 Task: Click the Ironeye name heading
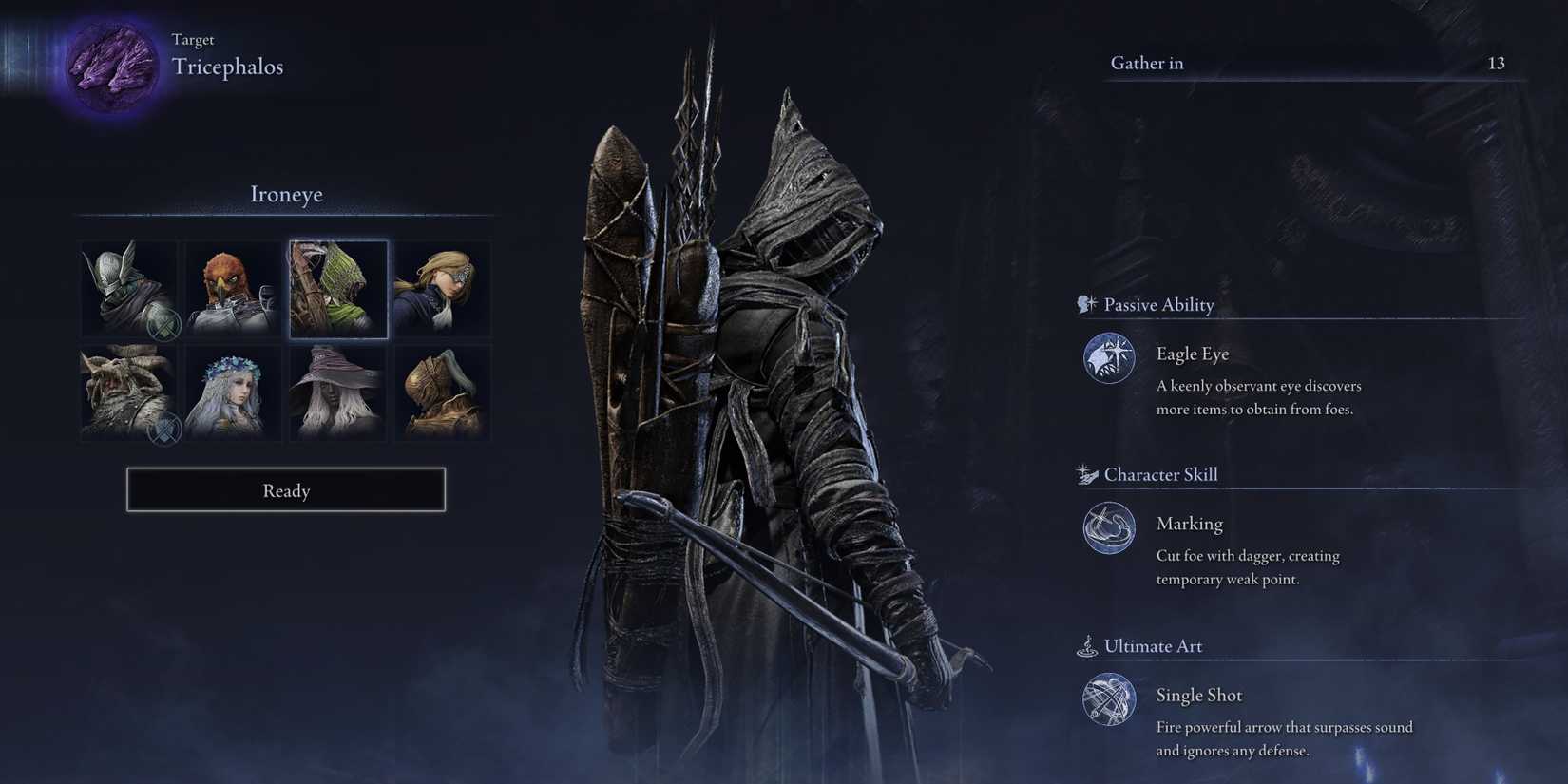pyautogui.click(x=286, y=194)
